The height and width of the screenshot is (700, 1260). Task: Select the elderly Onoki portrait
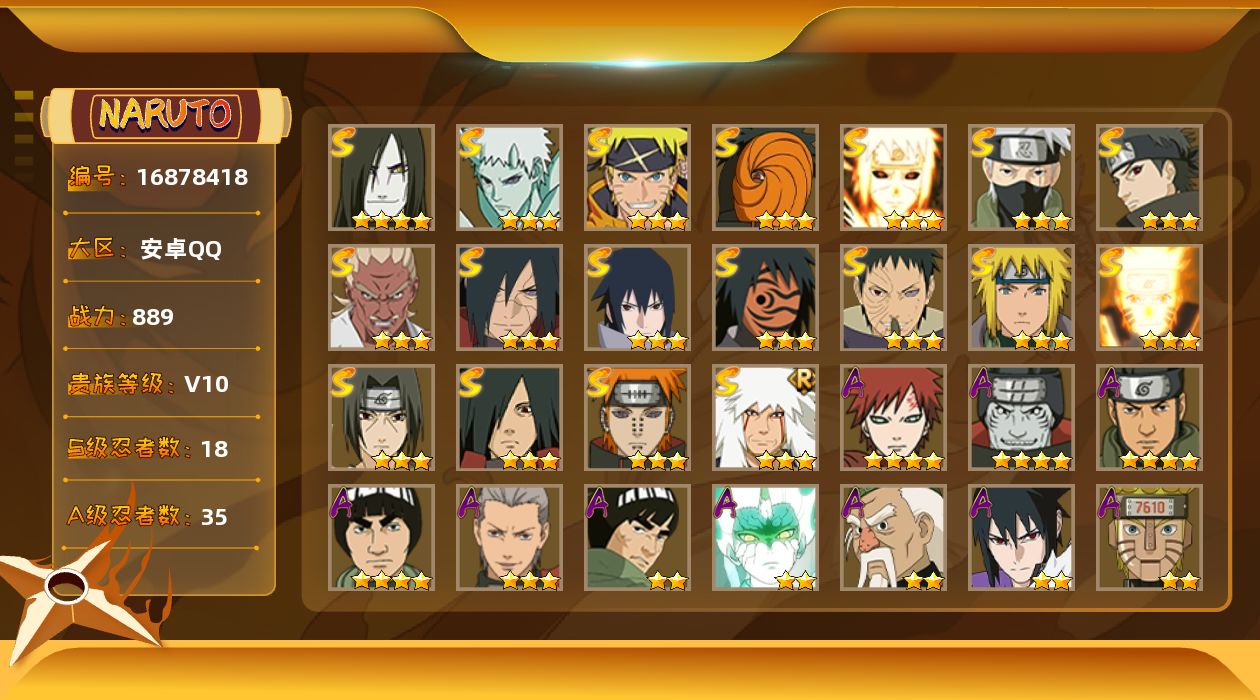click(893, 537)
